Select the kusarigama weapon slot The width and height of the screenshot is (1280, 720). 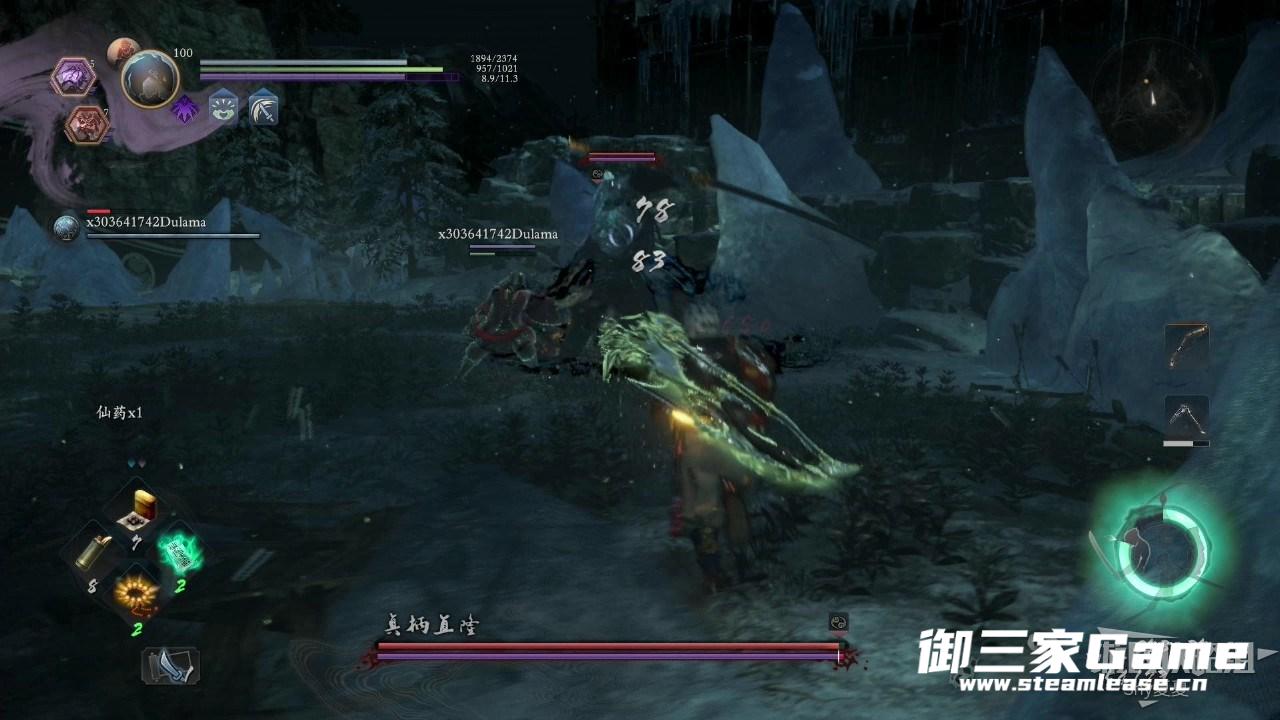click(1186, 416)
